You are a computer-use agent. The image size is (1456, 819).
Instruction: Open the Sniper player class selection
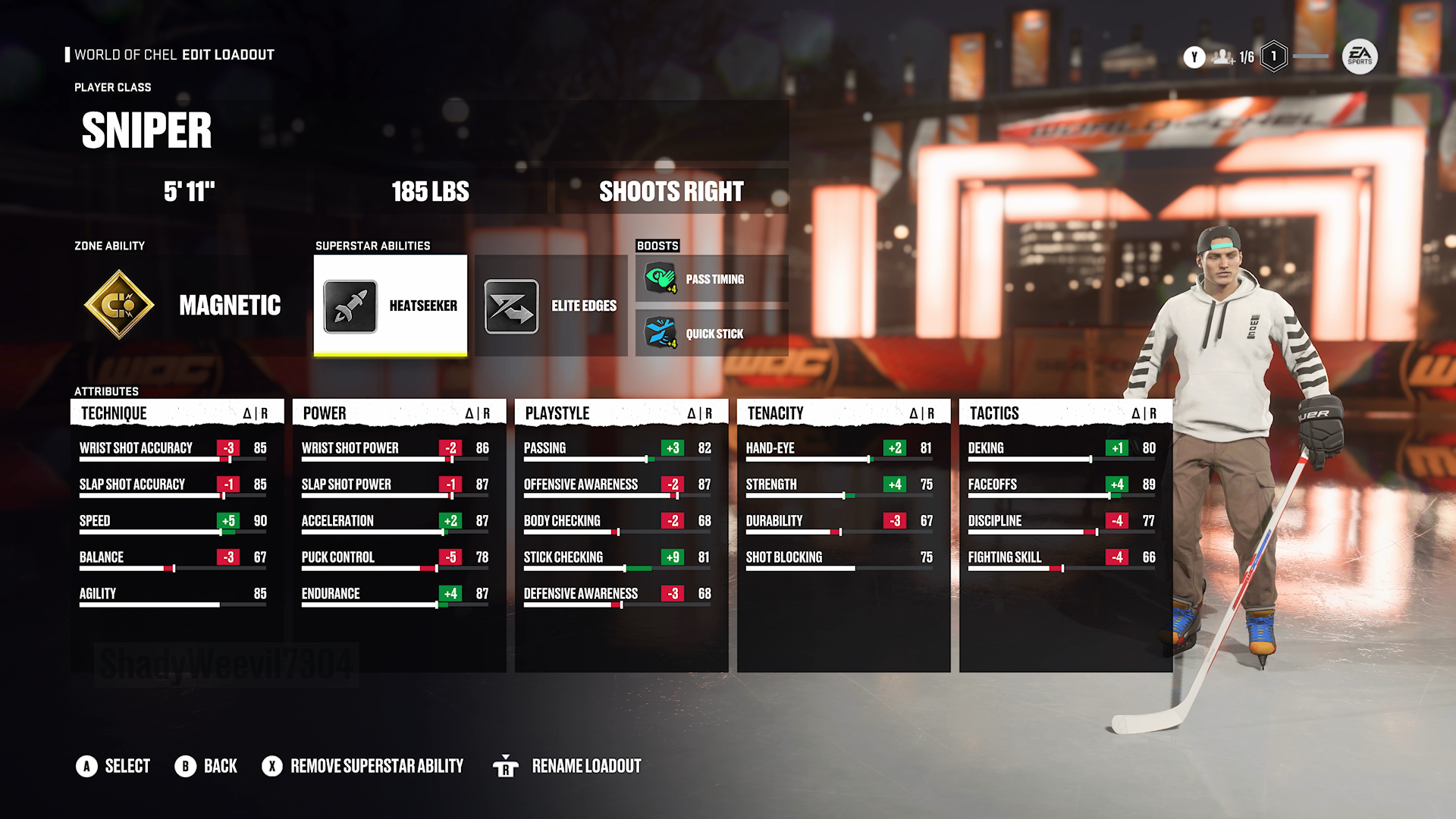click(146, 130)
